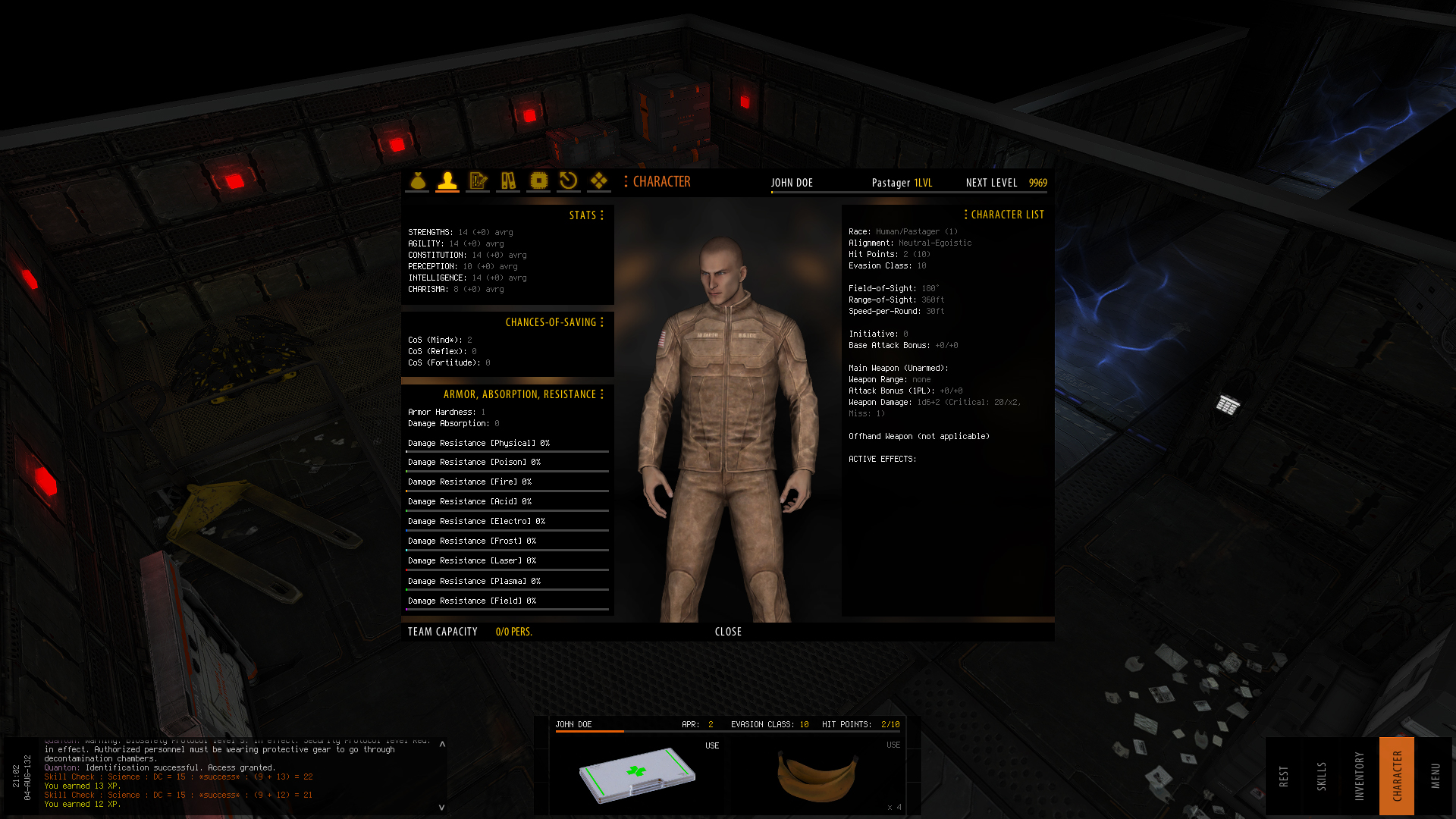Open the money bag inventory icon
The width and height of the screenshot is (1456, 819).
point(417,181)
